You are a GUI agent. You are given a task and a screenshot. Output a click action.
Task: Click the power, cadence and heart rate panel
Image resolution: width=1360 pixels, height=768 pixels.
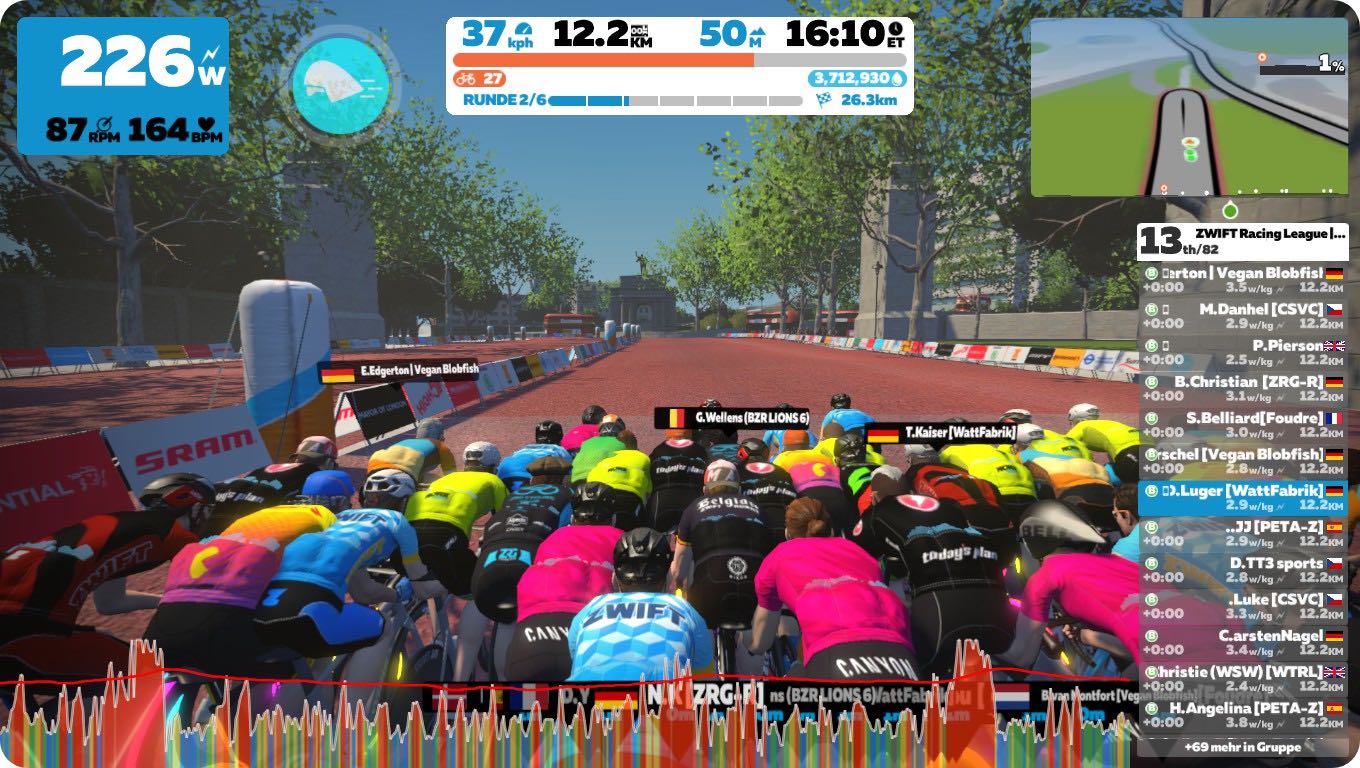[x=123, y=87]
